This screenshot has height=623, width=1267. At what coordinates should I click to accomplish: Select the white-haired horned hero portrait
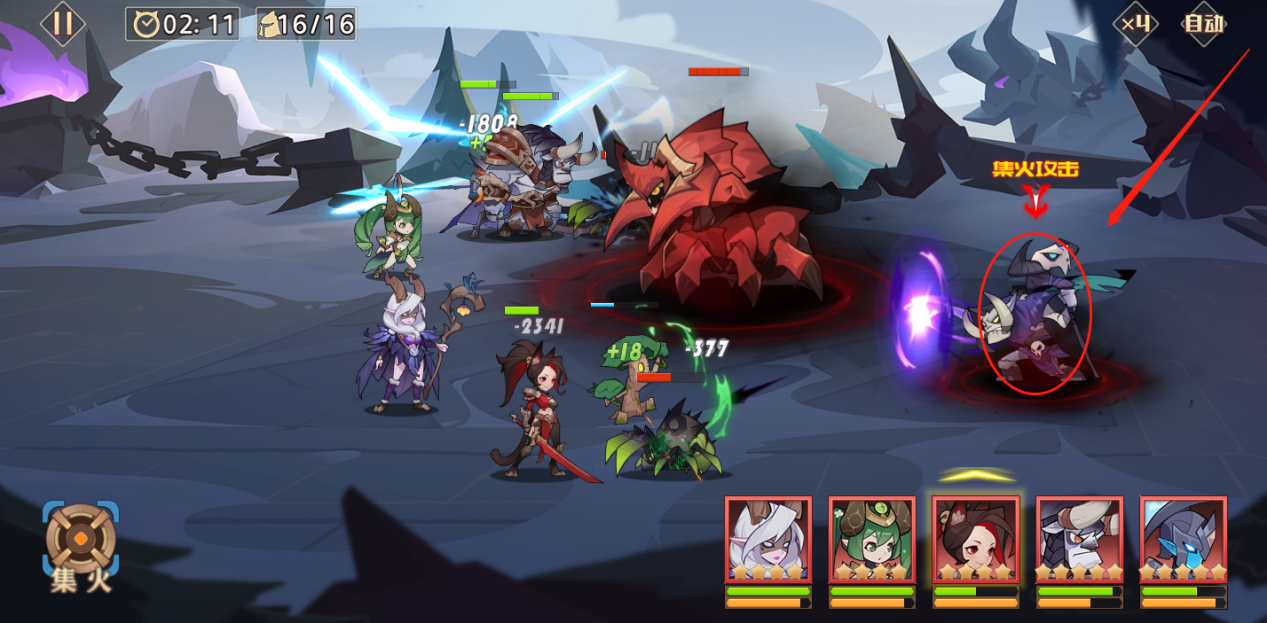coord(767,540)
